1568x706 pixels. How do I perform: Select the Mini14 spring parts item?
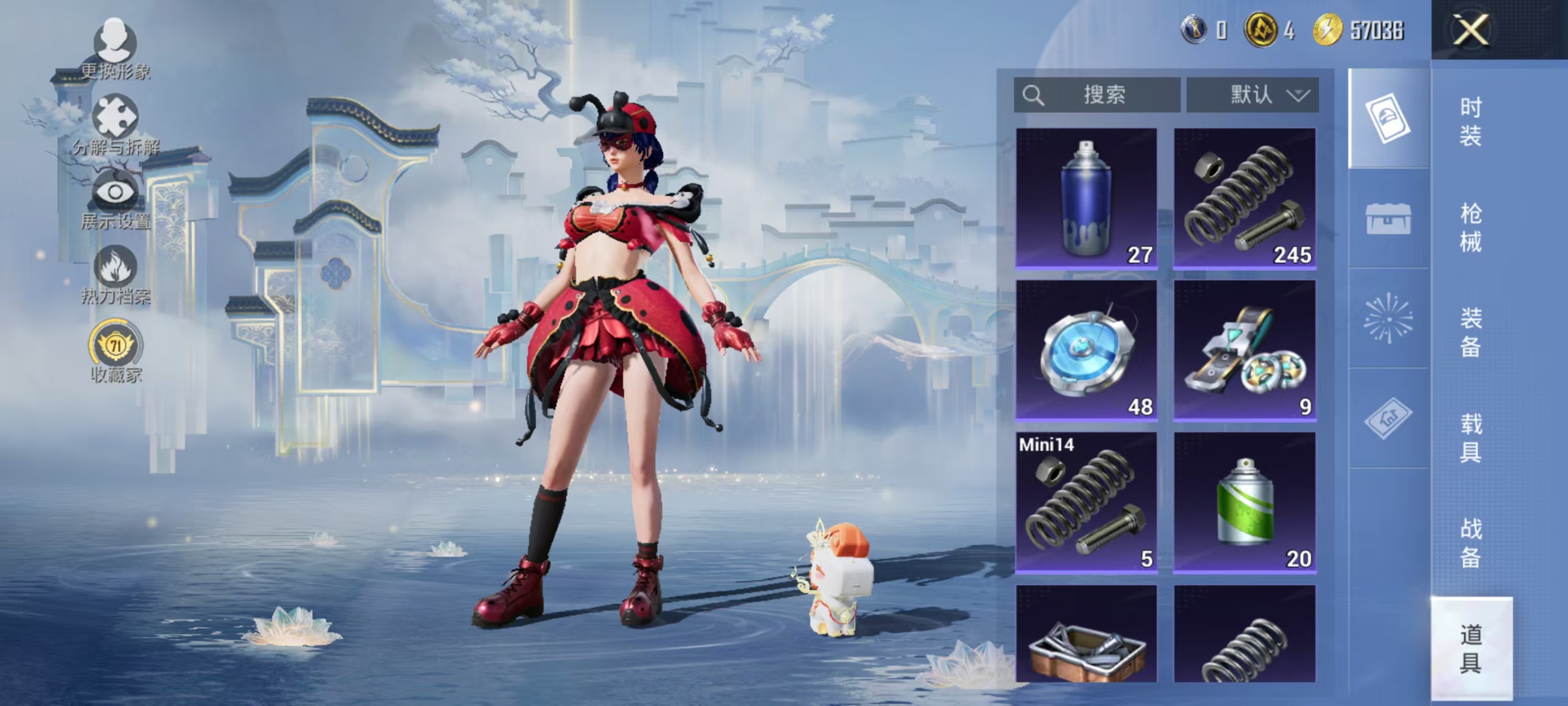click(x=1086, y=502)
